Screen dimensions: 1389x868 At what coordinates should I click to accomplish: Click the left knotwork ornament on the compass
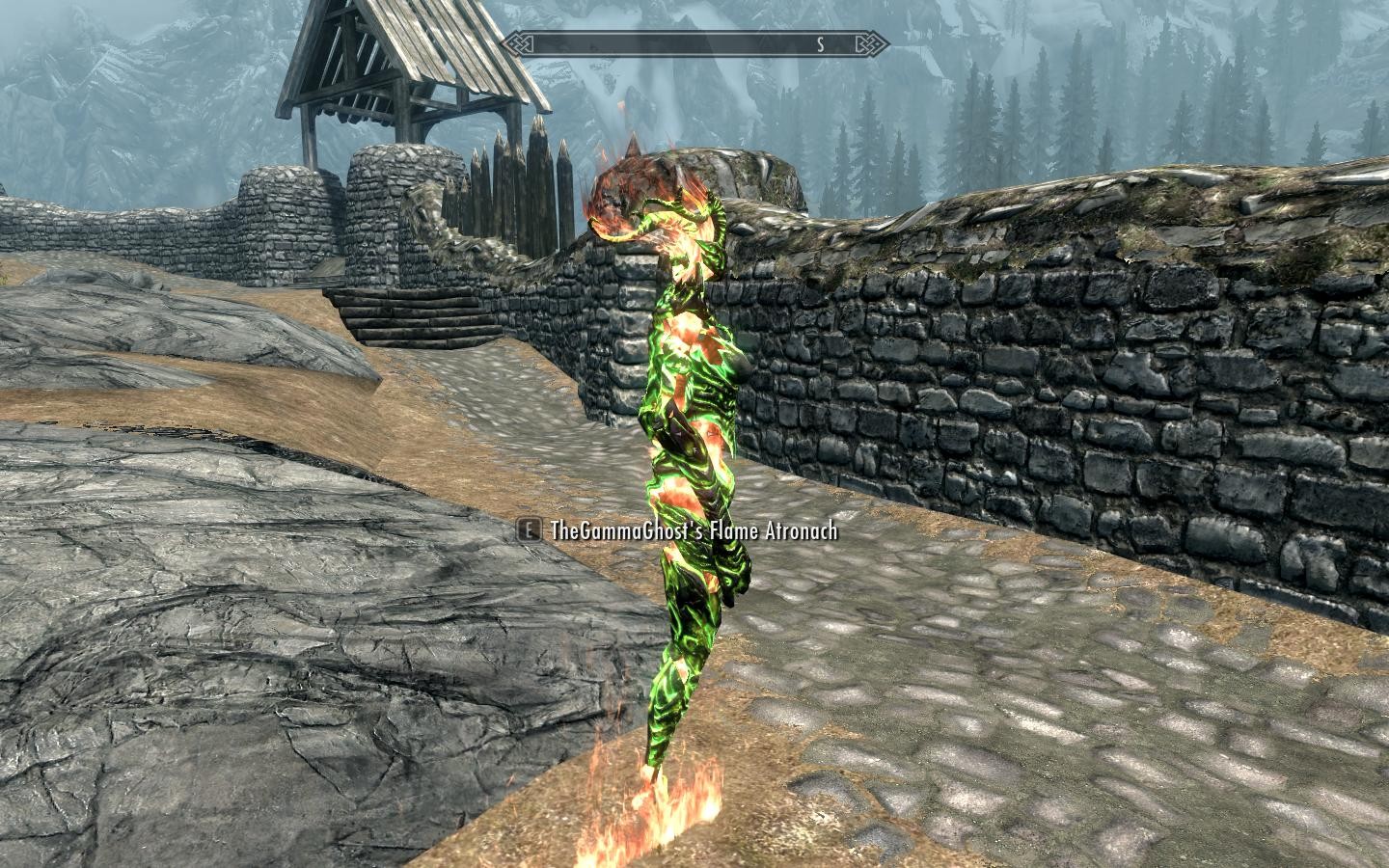coord(519,42)
